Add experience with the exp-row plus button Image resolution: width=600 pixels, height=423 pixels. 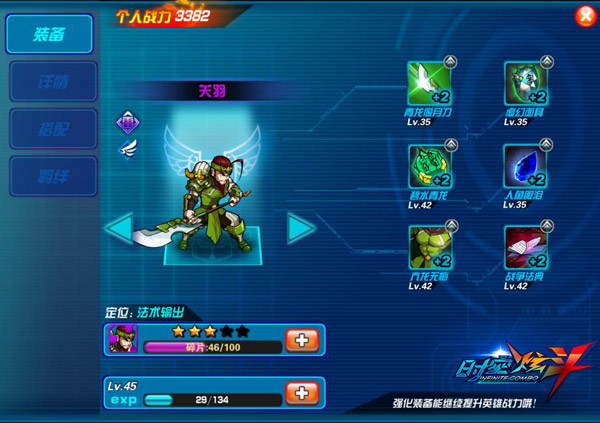click(301, 392)
